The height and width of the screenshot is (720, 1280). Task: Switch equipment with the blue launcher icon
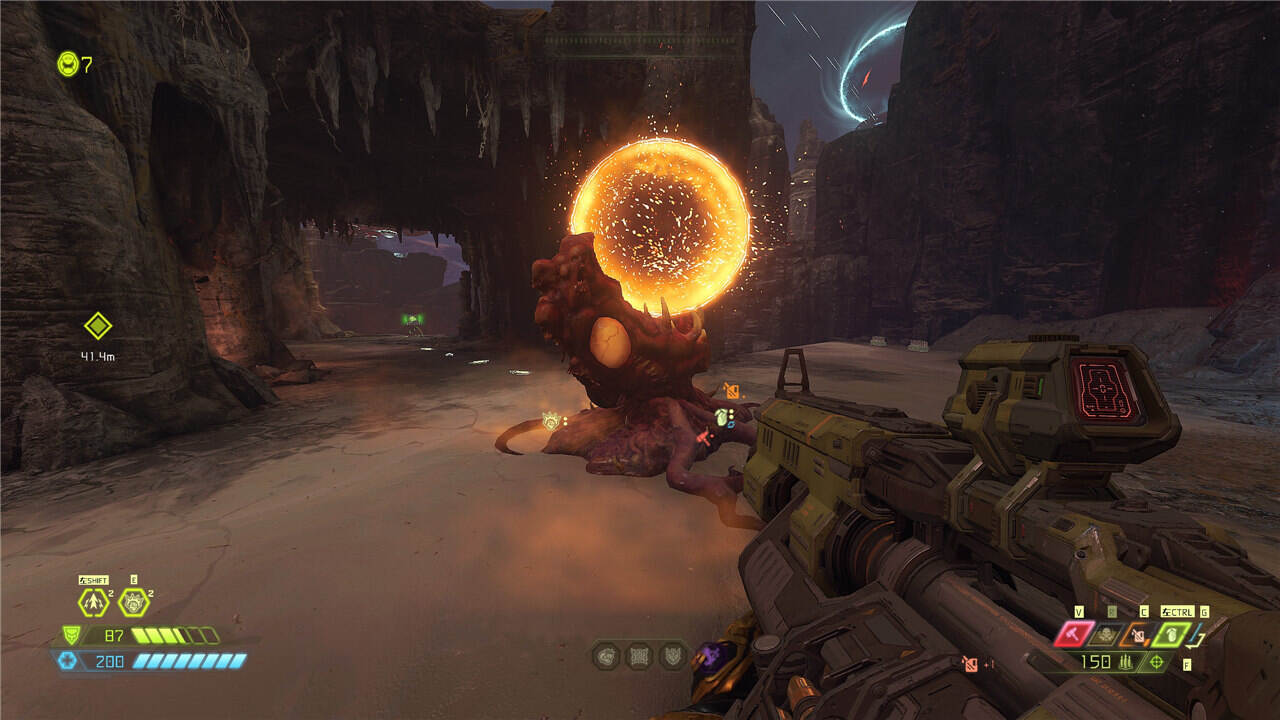tap(1200, 634)
